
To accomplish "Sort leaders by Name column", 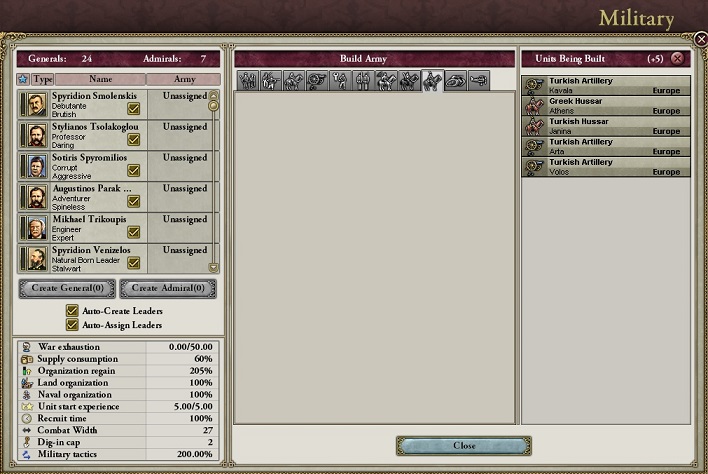I will [100, 78].
